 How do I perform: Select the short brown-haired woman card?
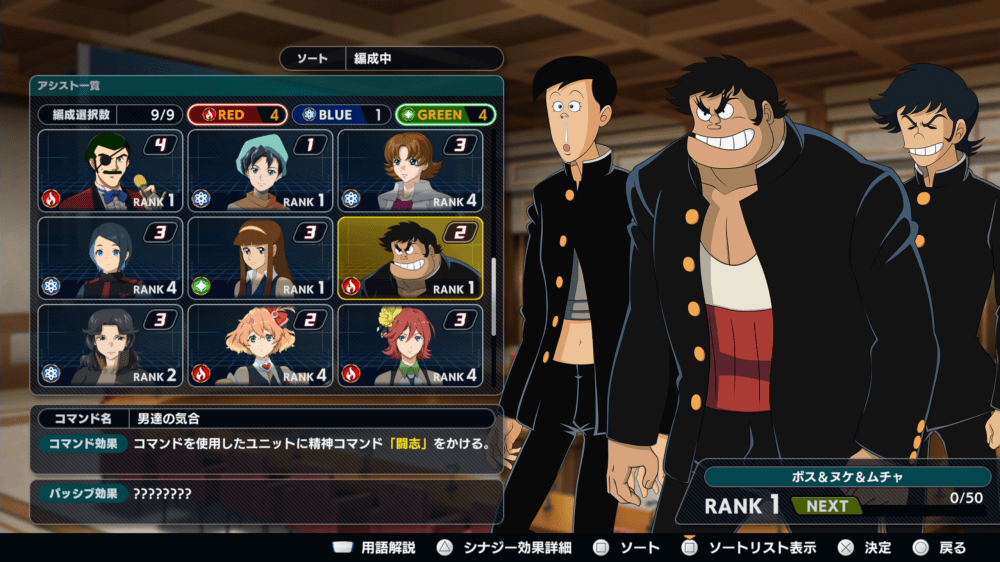pos(410,171)
